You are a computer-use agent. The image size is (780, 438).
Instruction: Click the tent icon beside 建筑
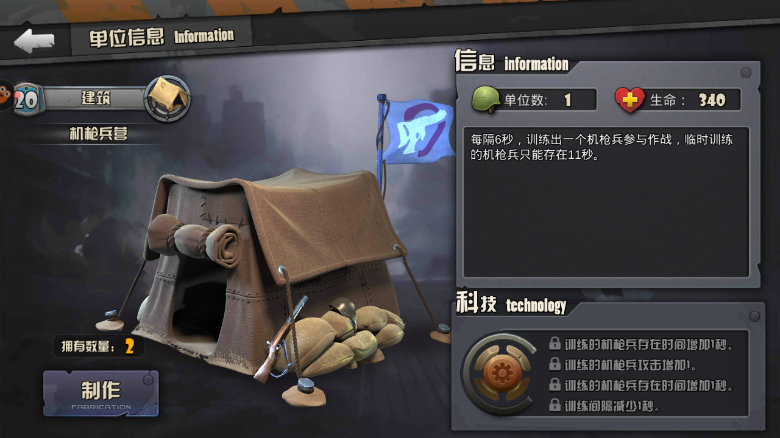pyautogui.click(x=167, y=97)
